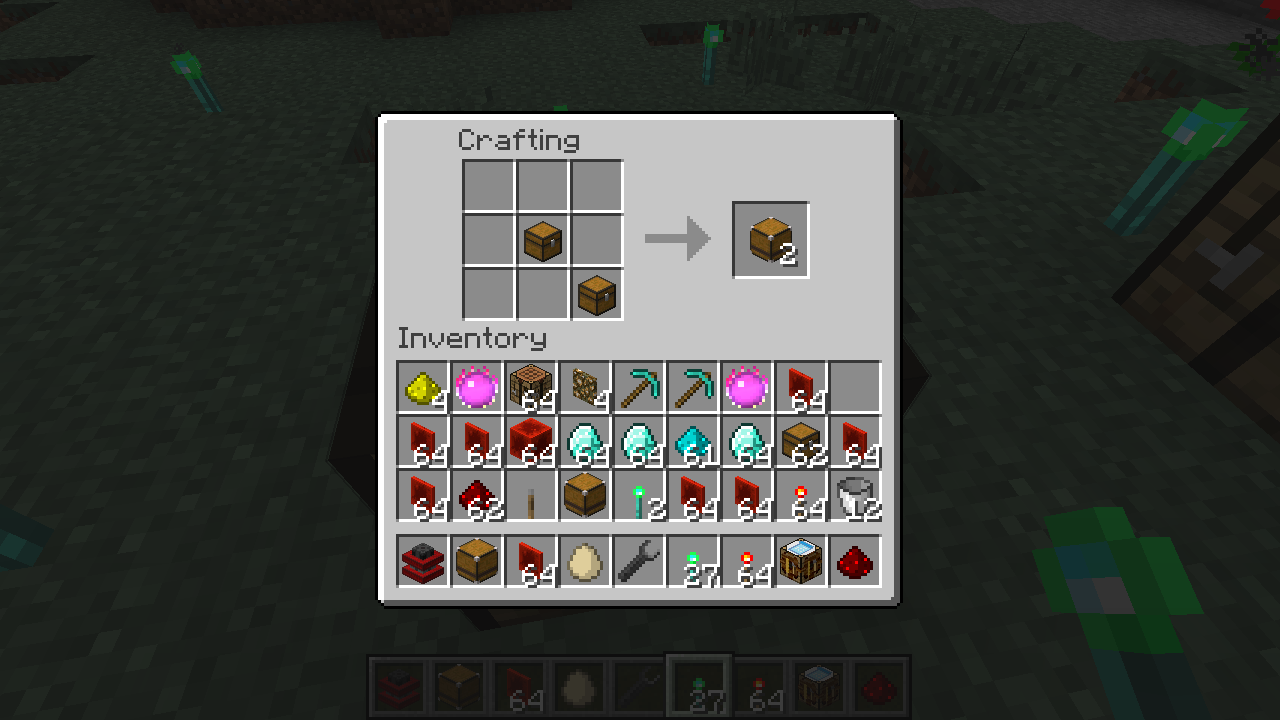Pick up the glass-topped wooden block

[801, 561]
